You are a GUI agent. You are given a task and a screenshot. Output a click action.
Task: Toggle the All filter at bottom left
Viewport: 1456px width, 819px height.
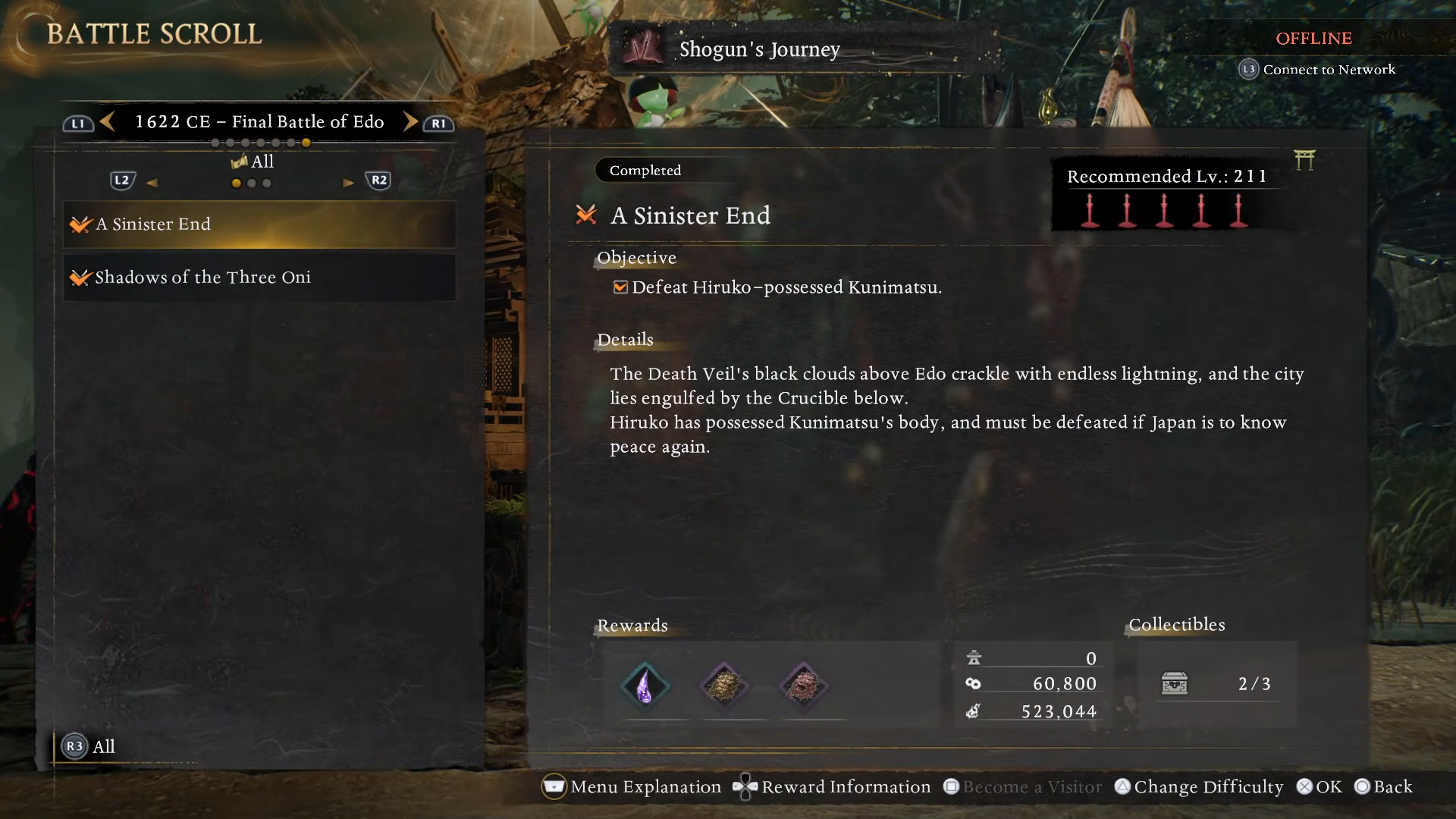pos(89,747)
